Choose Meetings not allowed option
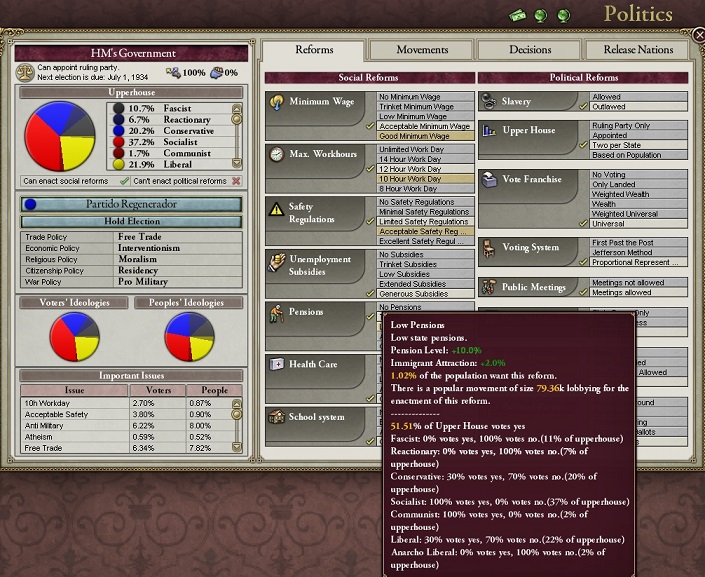705x577 pixels. [635, 283]
